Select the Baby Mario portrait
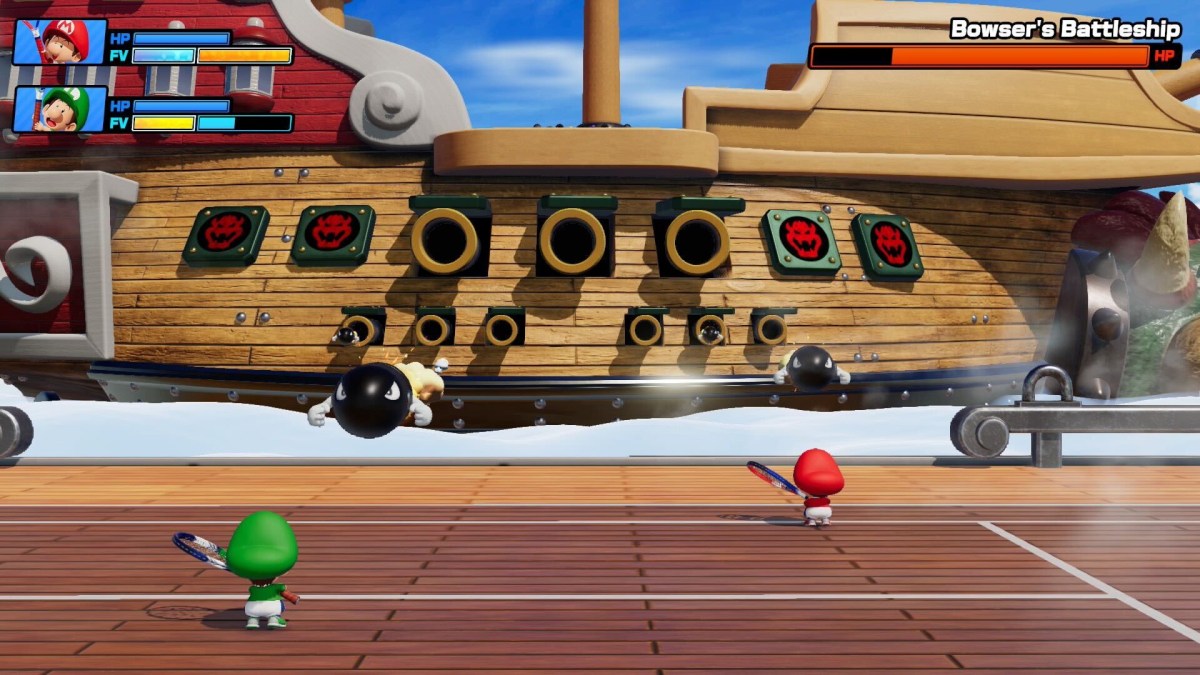This screenshot has width=1200, height=675. click(x=60, y=43)
